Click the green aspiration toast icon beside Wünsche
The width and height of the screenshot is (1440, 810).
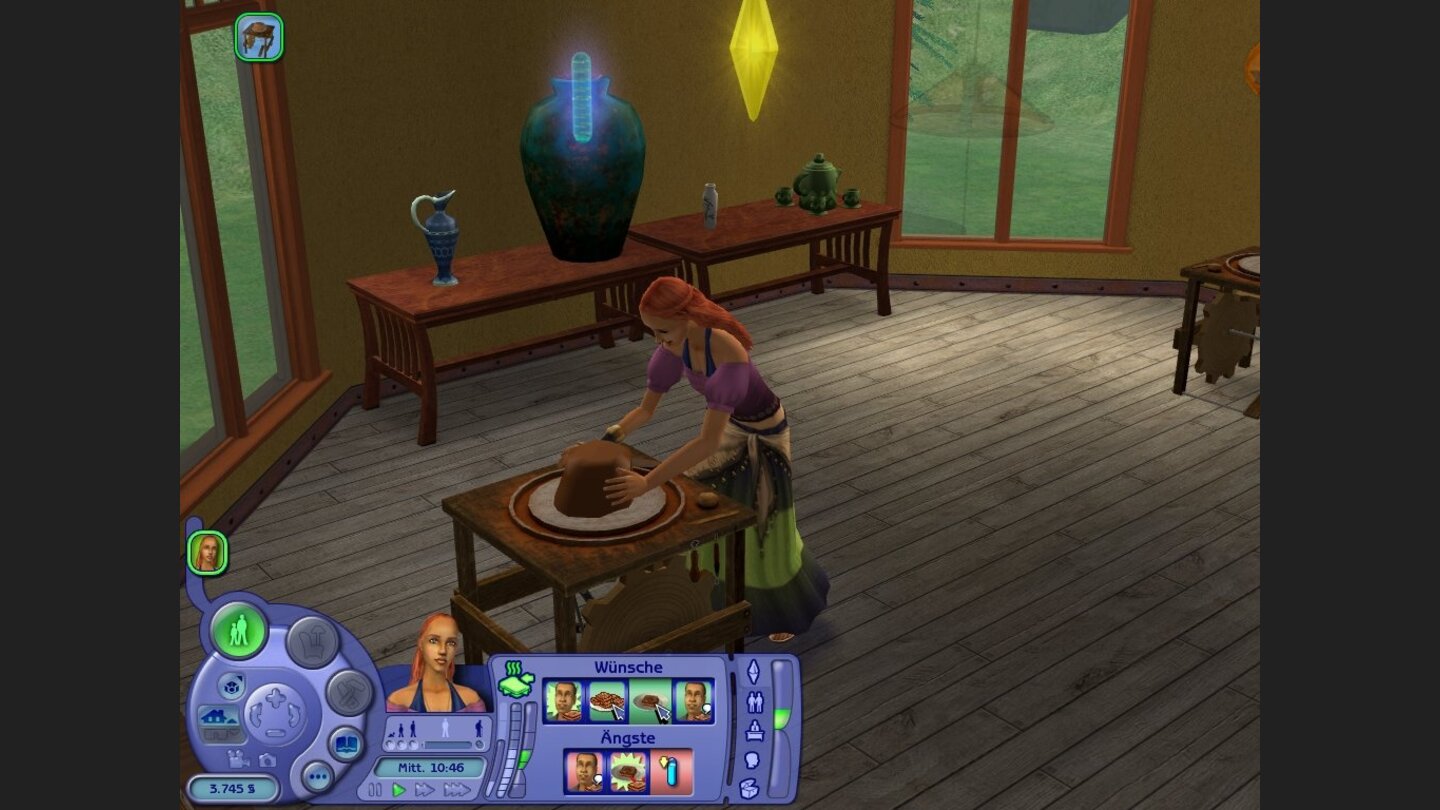pos(516,680)
